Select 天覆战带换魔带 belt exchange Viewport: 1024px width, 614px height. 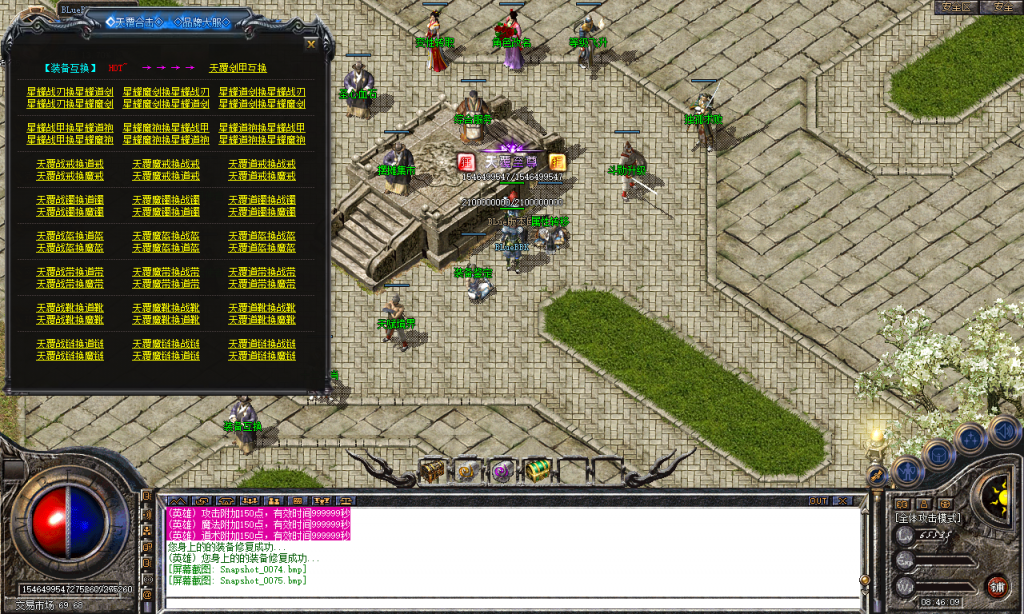[70, 284]
